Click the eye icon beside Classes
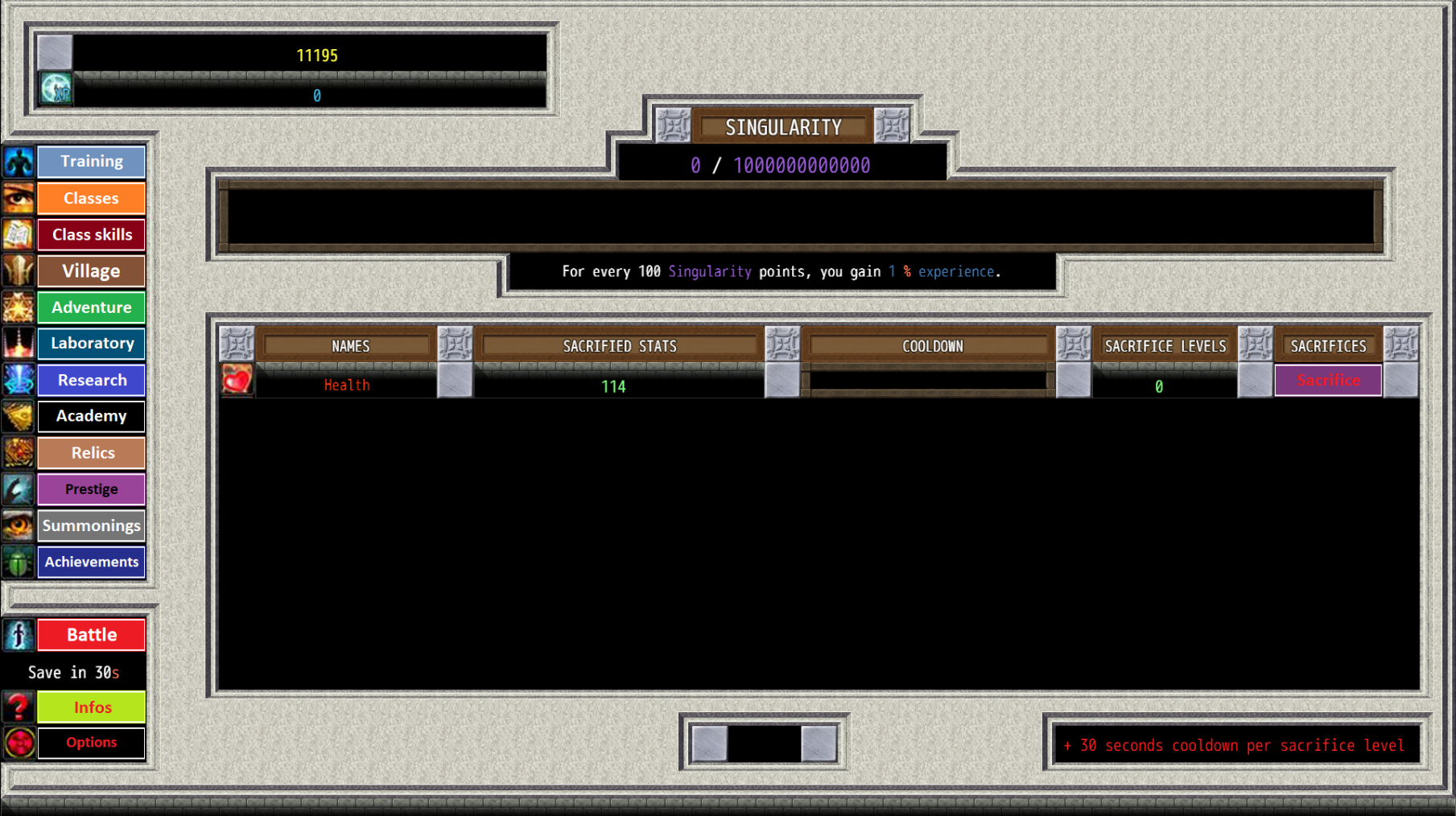The height and width of the screenshot is (816, 1456). [19, 198]
